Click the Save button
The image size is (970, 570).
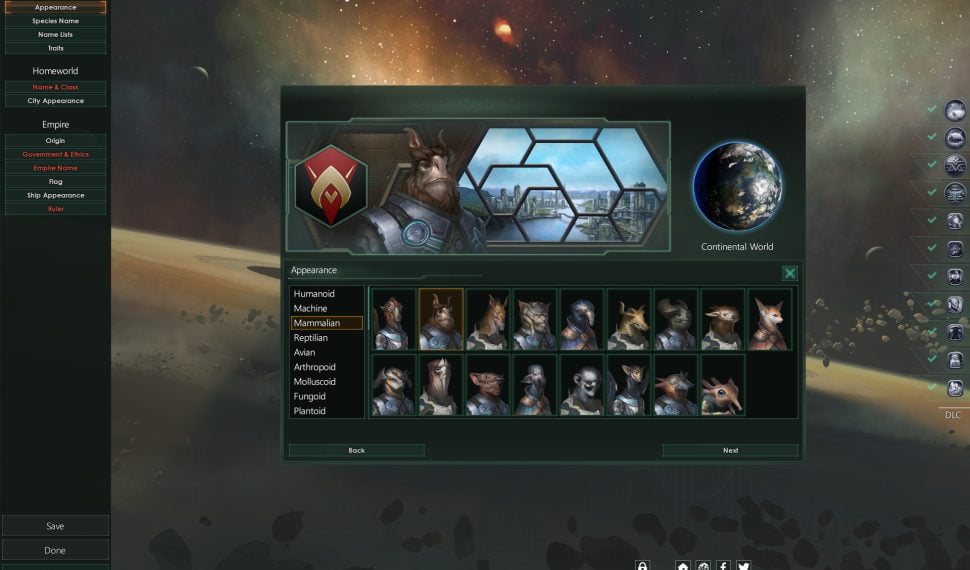coord(55,526)
